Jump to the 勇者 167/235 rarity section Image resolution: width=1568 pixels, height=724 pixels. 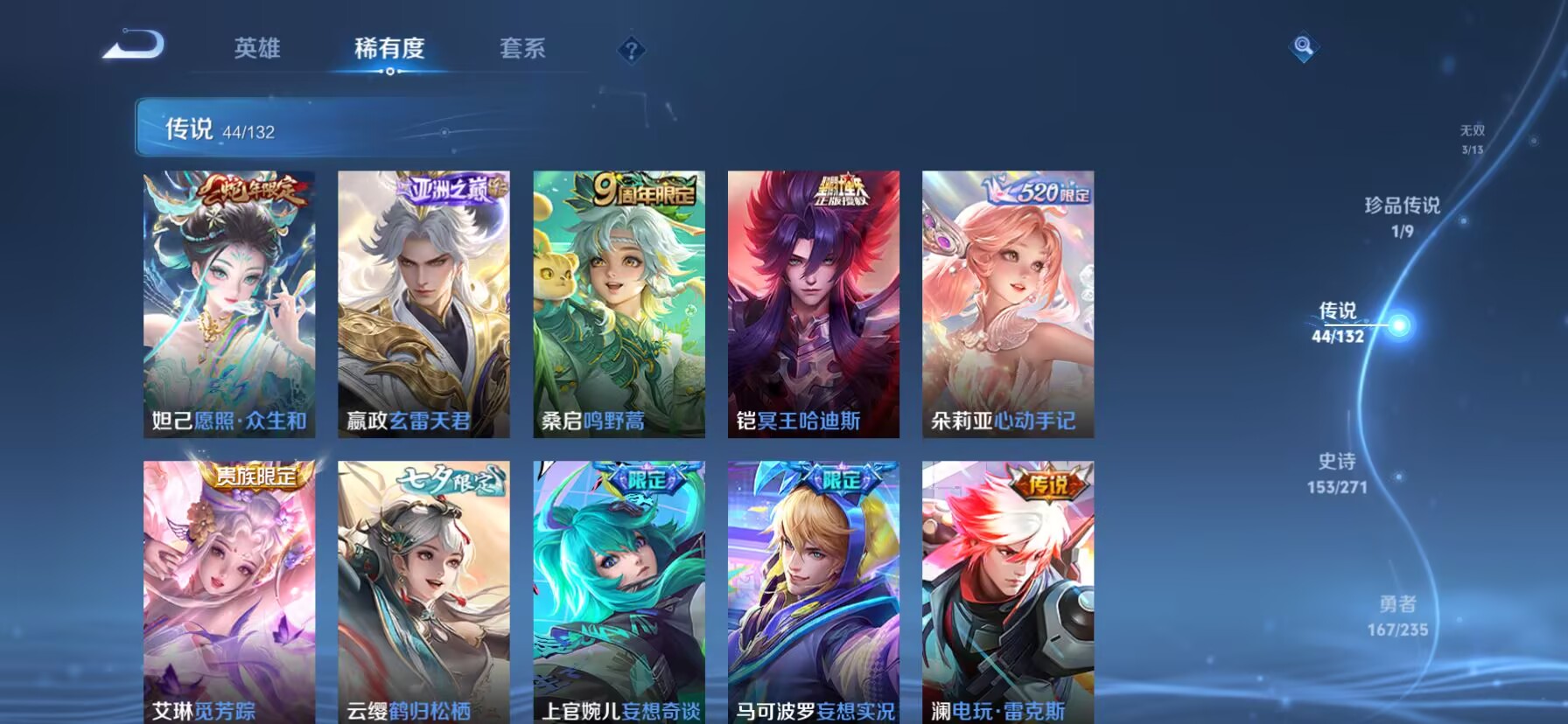point(1396,615)
